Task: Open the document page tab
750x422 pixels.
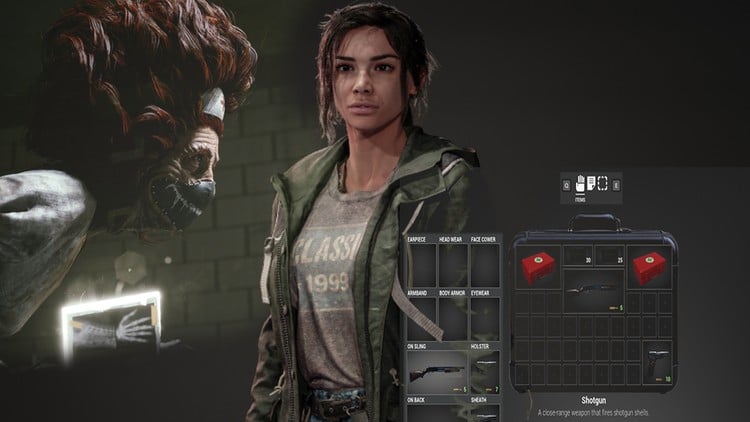Action: click(x=591, y=184)
